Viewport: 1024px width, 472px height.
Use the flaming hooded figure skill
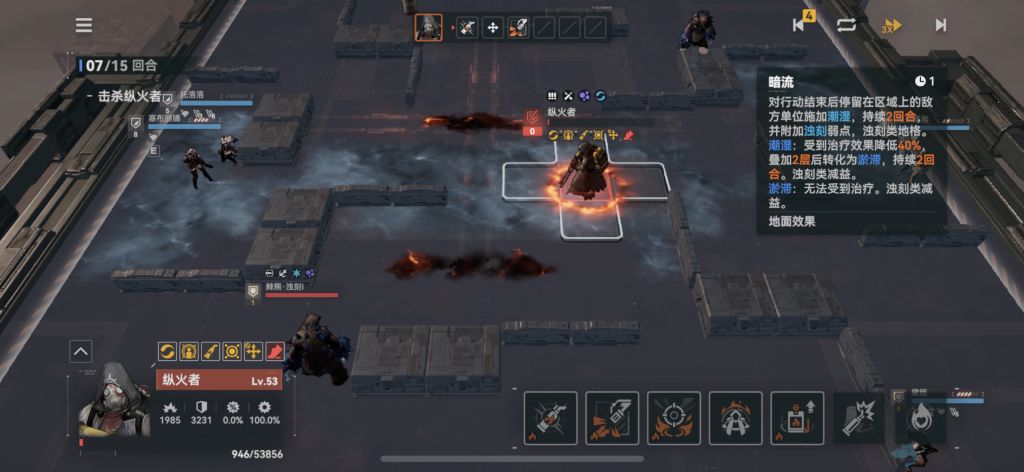click(x=736, y=417)
